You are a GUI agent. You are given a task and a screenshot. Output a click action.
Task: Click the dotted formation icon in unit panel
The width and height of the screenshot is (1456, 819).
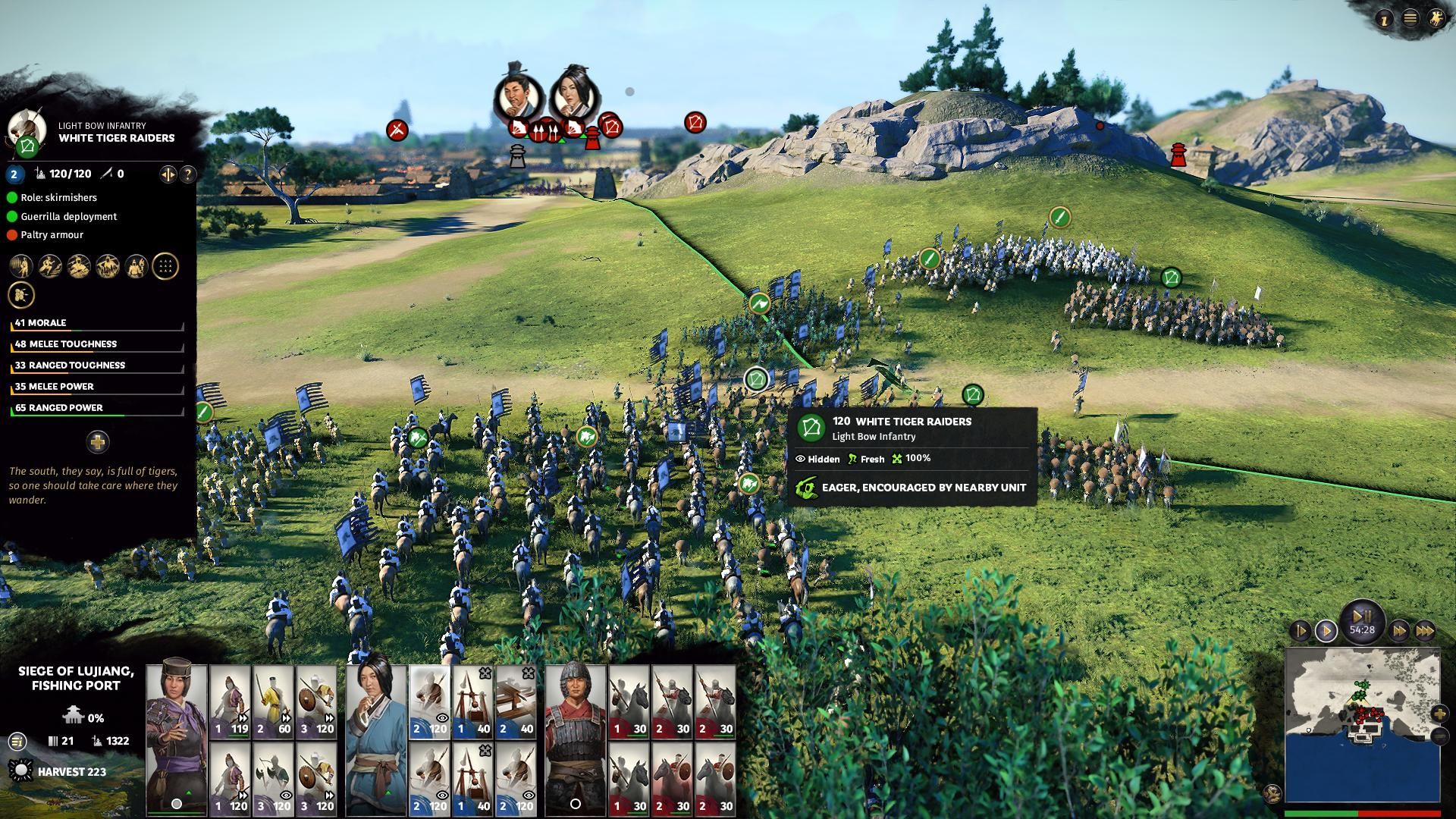[165, 266]
